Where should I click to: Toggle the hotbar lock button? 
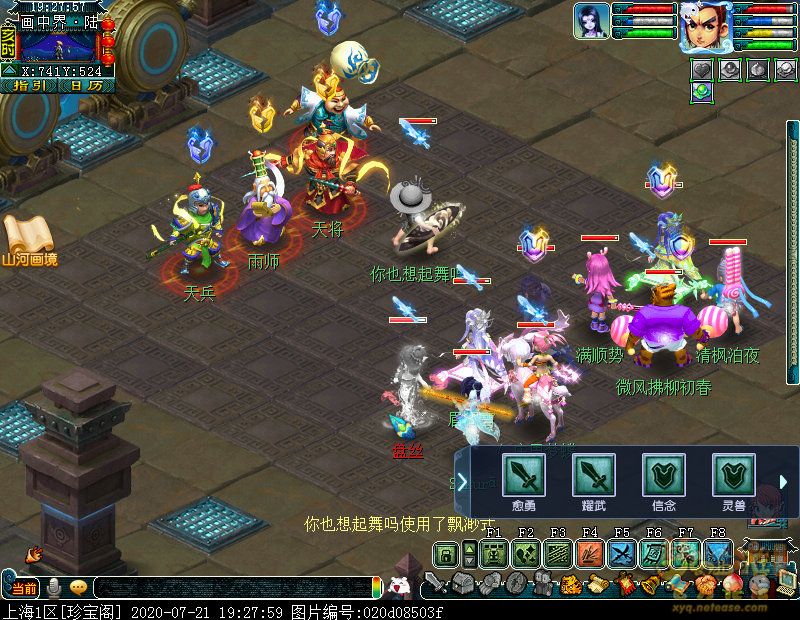pyautogui.click(x=444, y=554)
